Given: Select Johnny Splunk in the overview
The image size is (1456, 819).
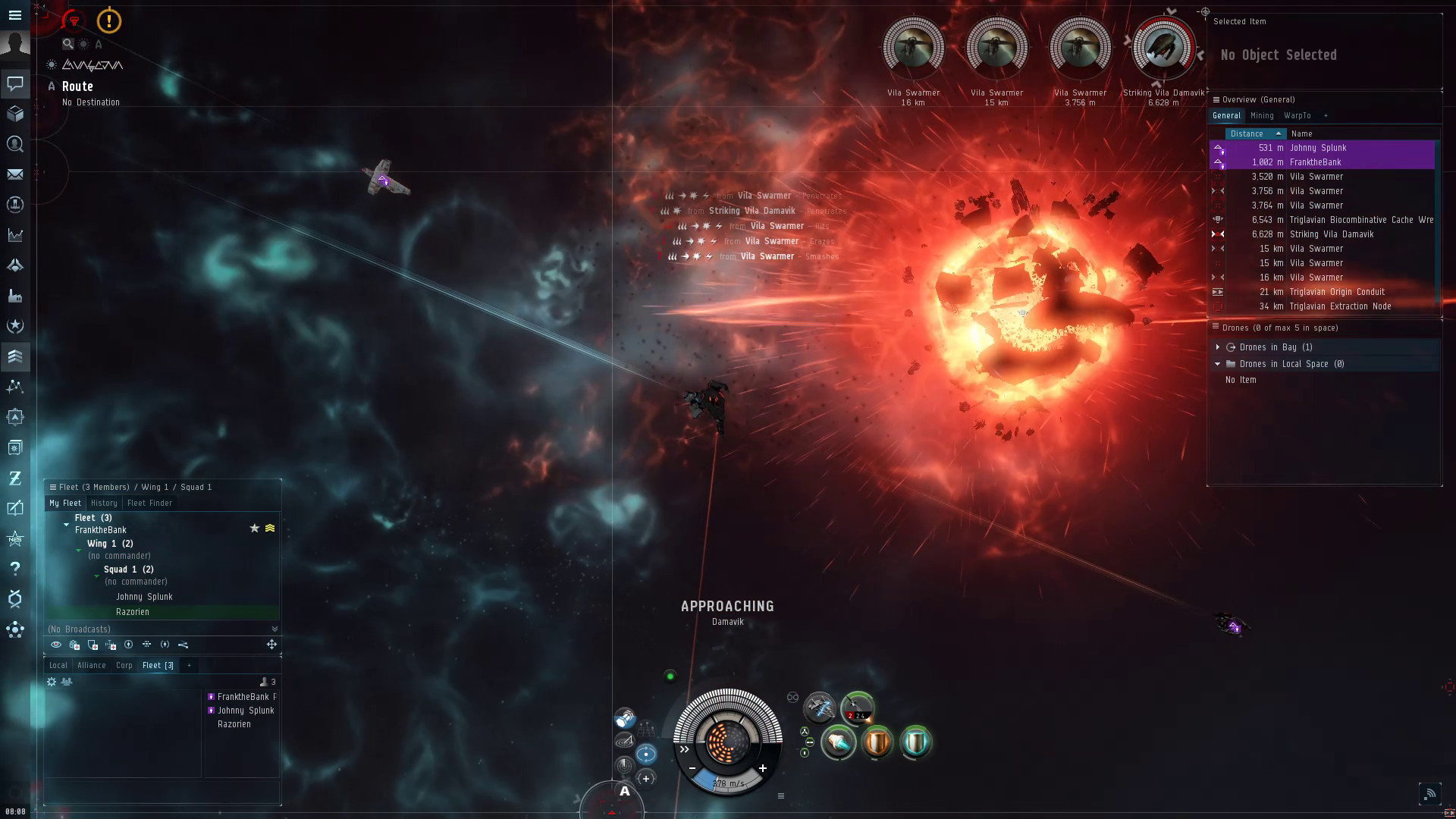Looking at the screenshot, I should click(1319, 148).
